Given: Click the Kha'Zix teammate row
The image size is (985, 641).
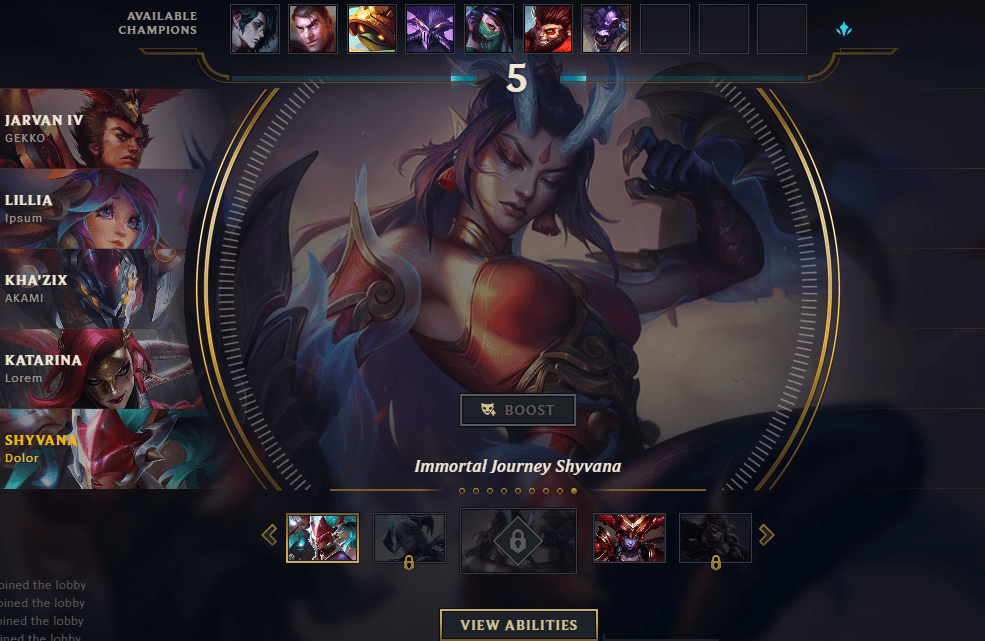Looking at the screenshot, I should click(100, 289).
